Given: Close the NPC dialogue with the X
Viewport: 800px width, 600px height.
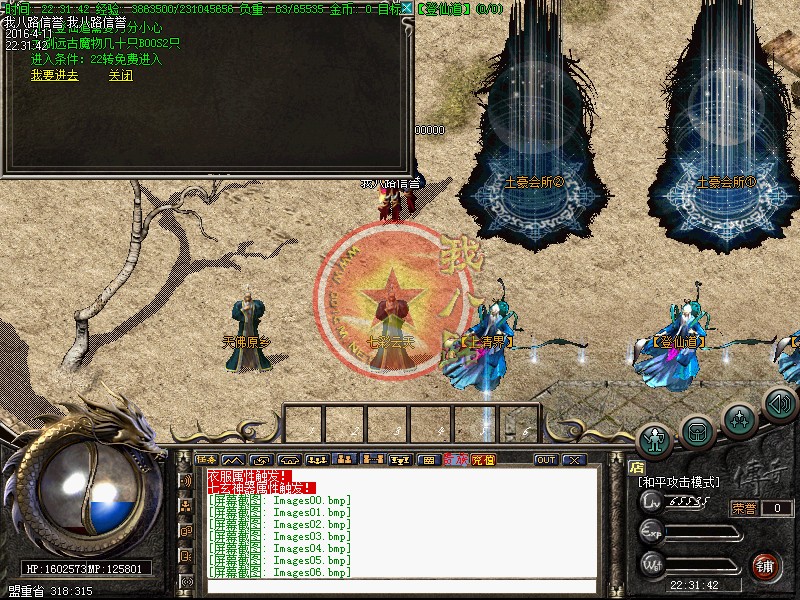Looking at the screenshot, I should coord(407,8).
